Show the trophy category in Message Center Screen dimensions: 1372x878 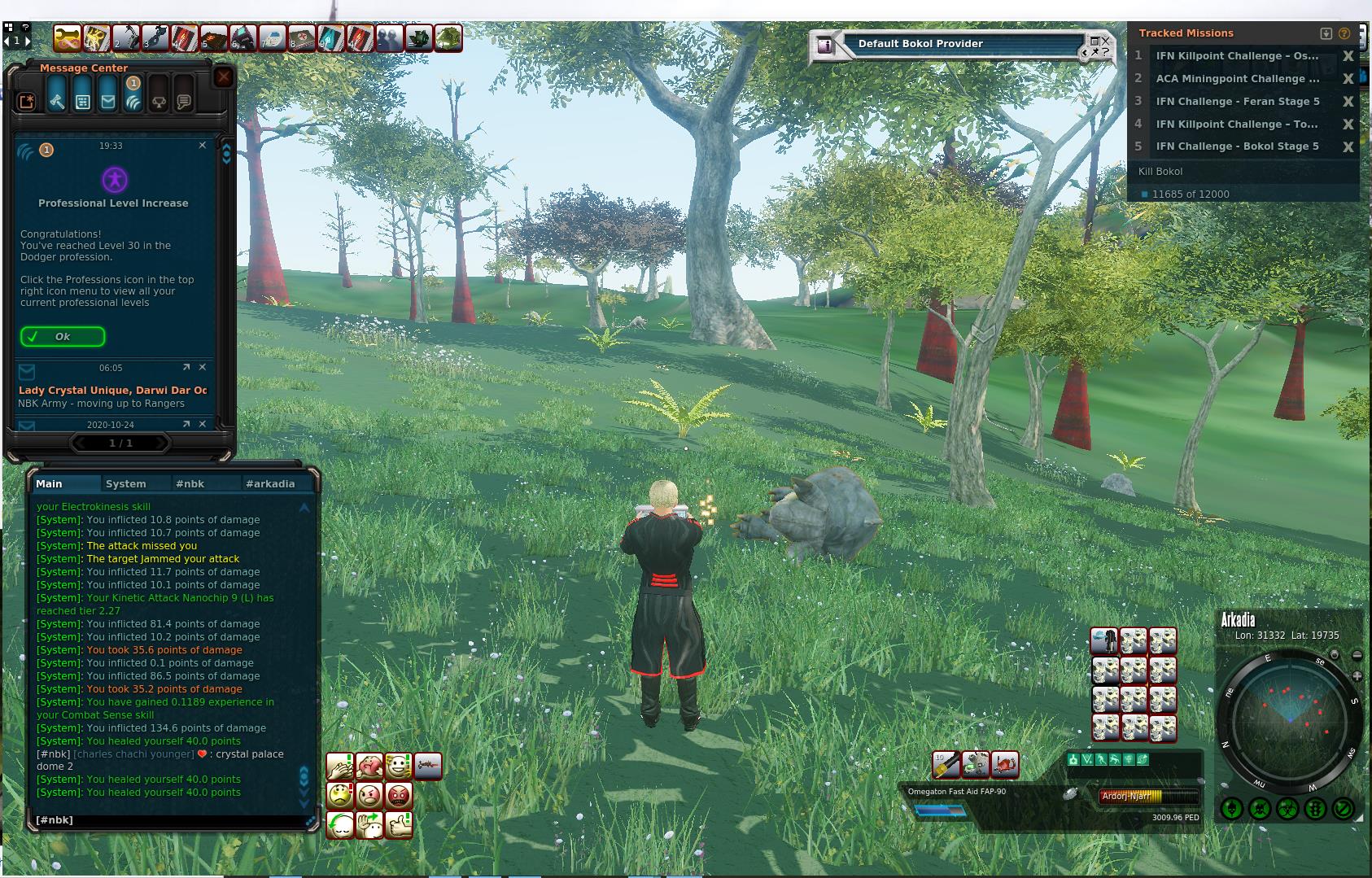click(159, 102)
